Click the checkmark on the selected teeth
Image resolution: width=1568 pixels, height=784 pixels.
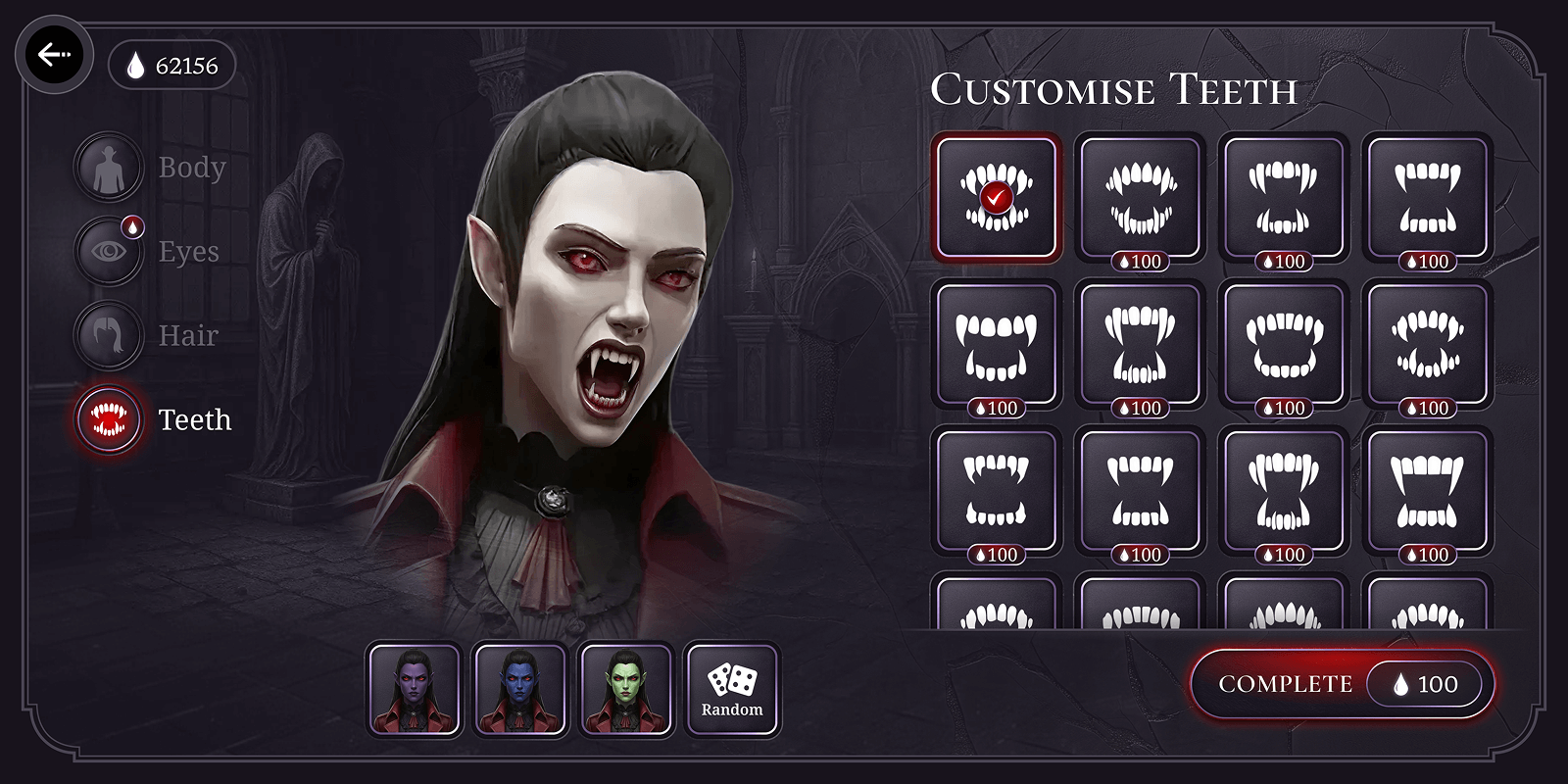tap(995, 199)
